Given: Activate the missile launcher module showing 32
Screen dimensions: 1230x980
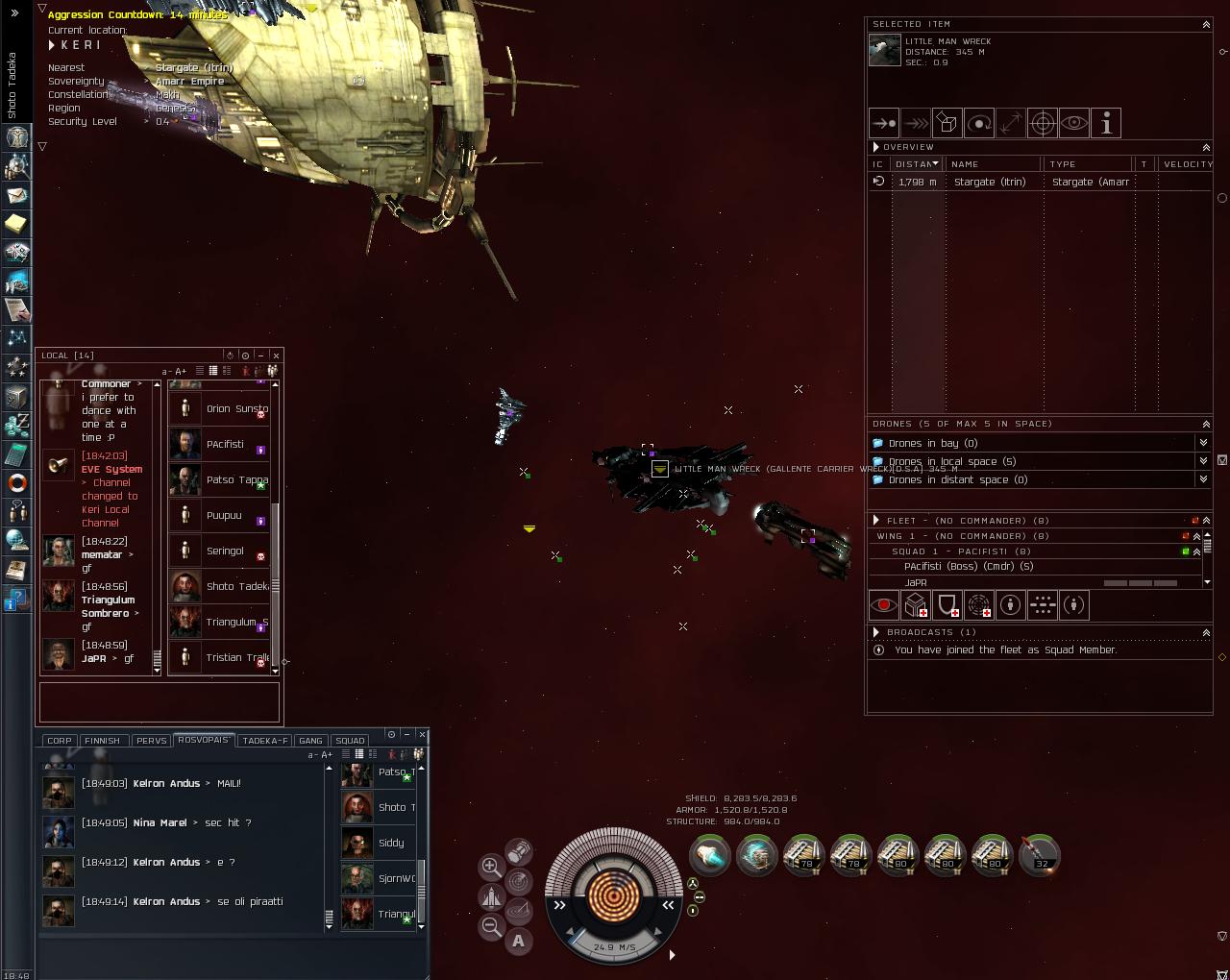Looking at the screenshot, I should (x=1039, y=854).
